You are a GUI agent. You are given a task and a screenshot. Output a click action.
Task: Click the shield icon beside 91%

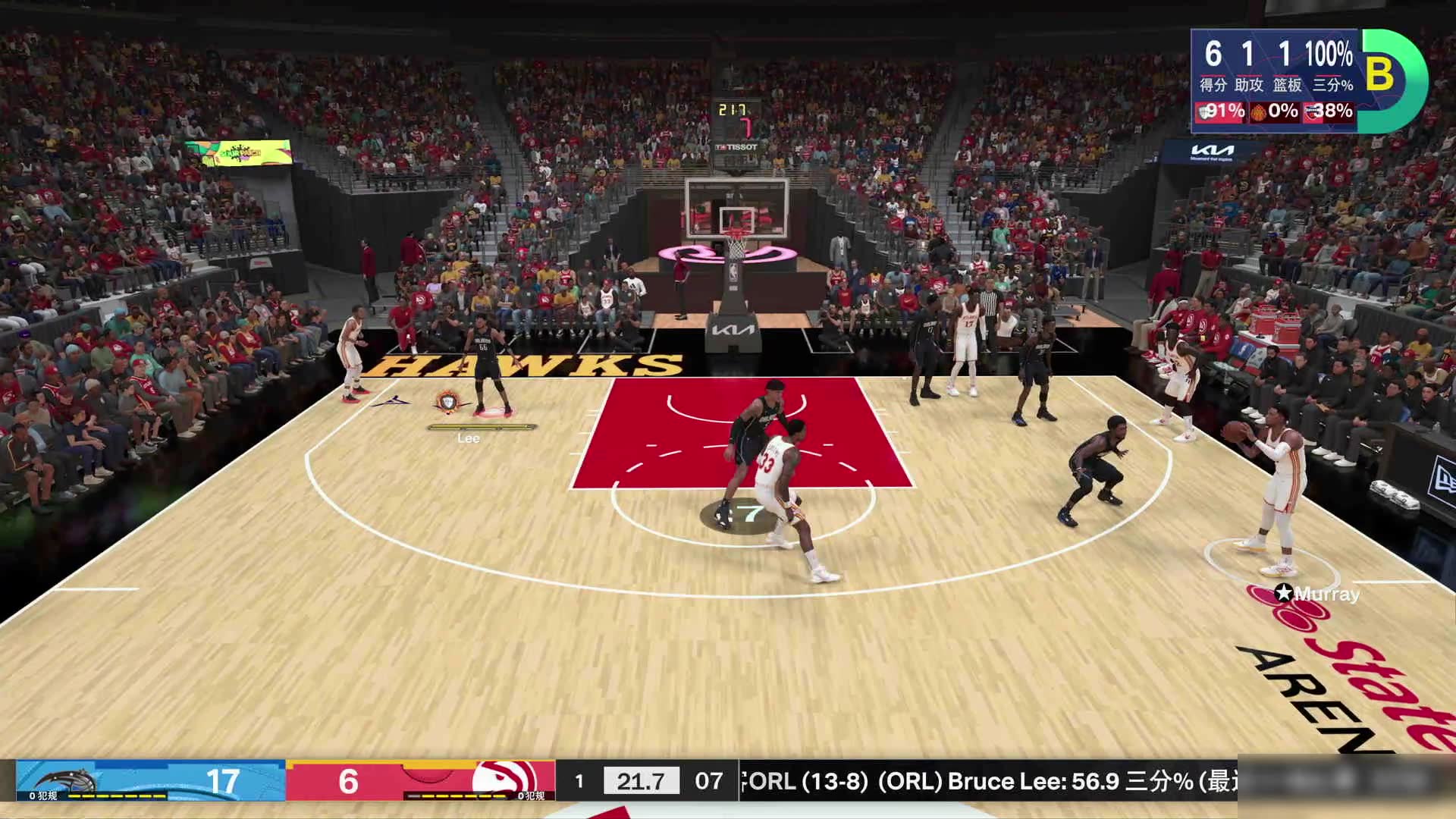pyautogui.click(x=1204, y=111)
